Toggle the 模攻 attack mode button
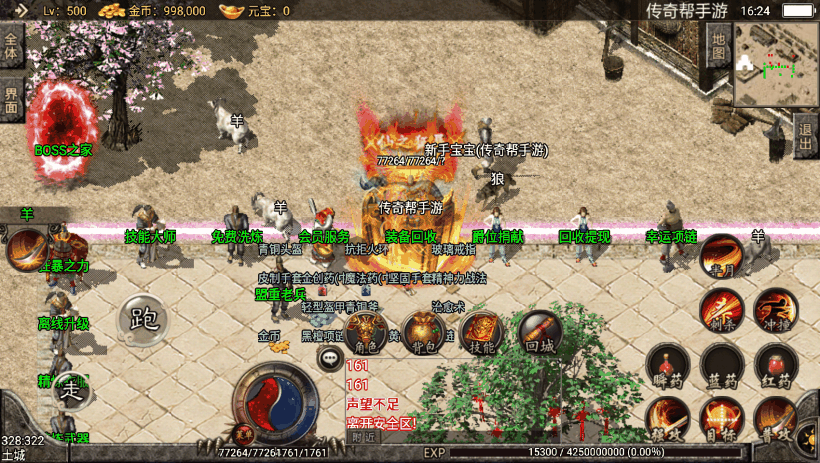The height and width of the screenshot is (463, 820). pyautogui.click(x=666, y=418)
